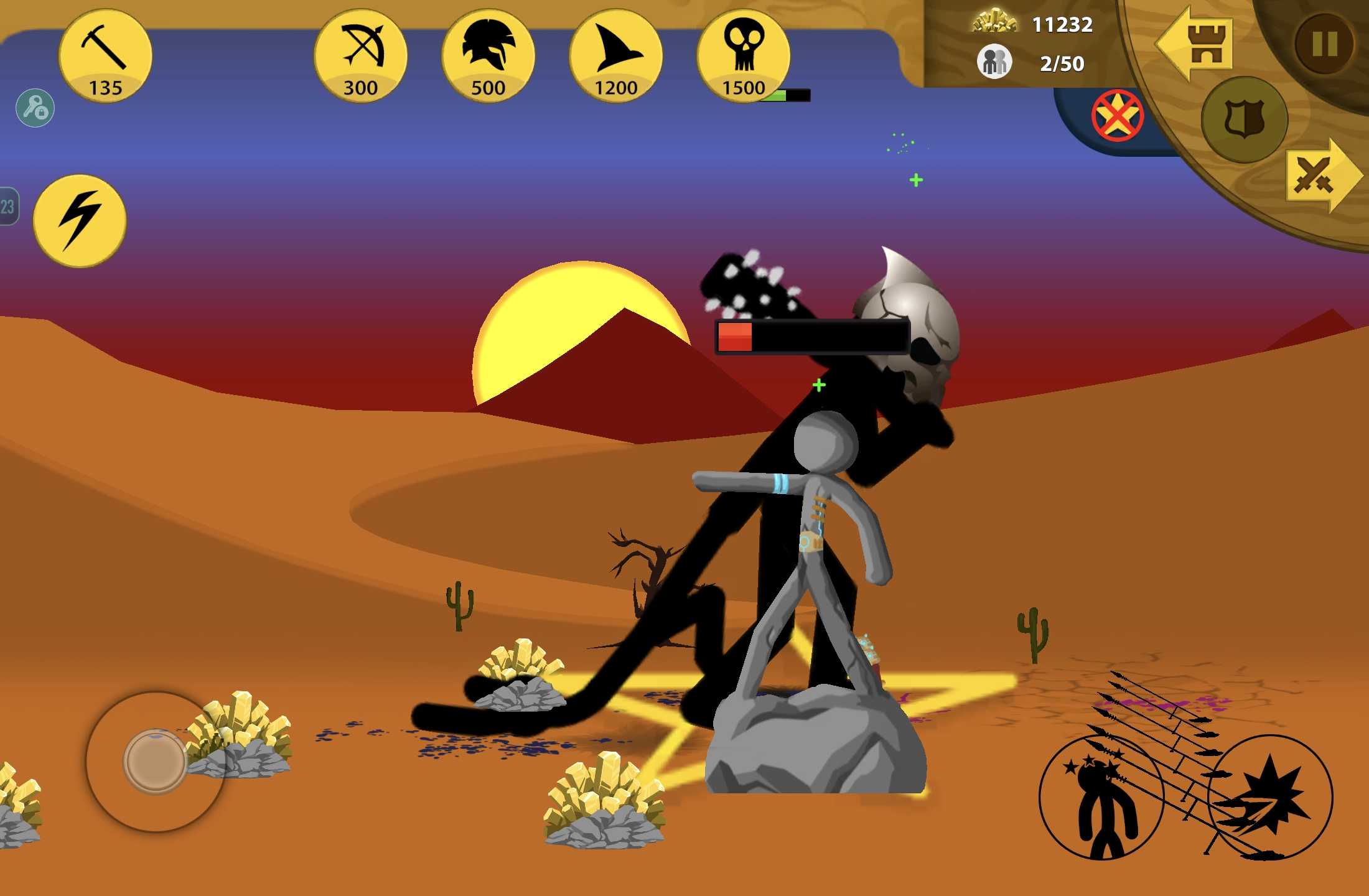Recruit a Spearton helmet unit for 500
Screen dimensions: 1369x896
coord(488,56)
